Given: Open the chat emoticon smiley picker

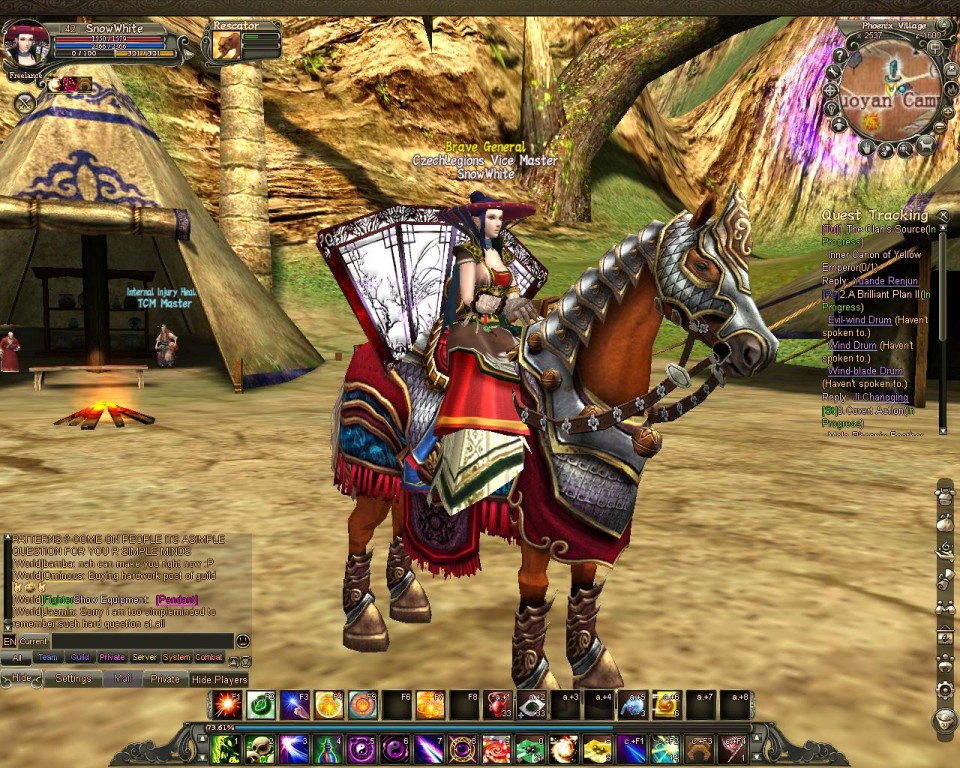Looking at the screenshot, I should pos(243,641).
